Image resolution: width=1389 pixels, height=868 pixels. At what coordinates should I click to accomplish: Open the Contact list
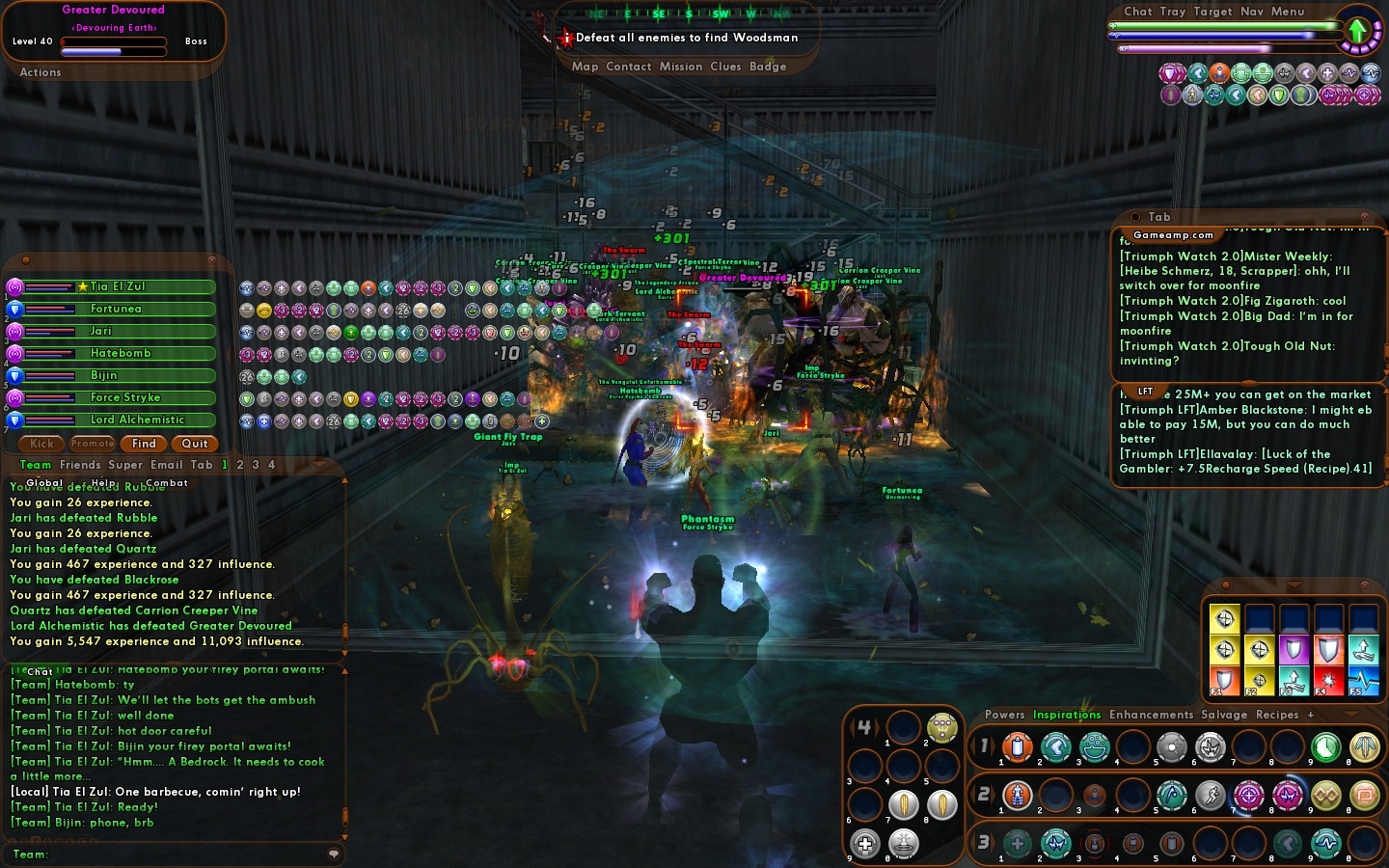[629, 67]
